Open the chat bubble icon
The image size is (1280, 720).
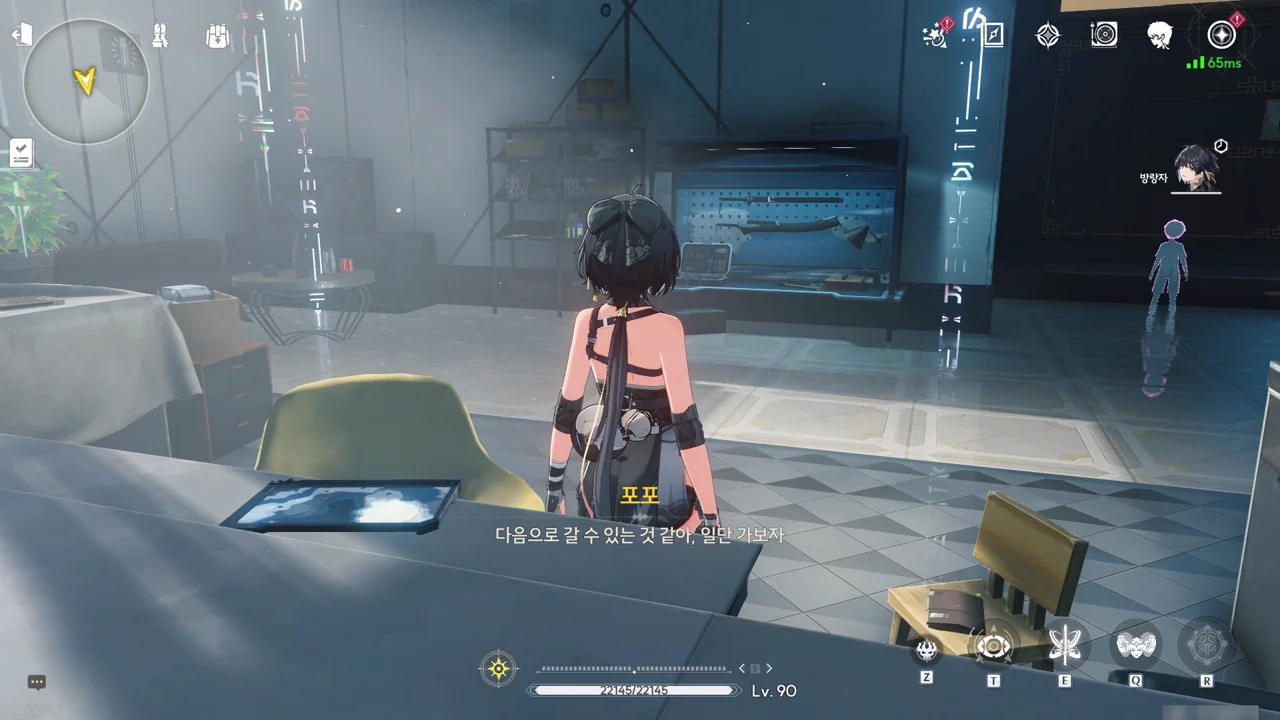pos(37,682)
